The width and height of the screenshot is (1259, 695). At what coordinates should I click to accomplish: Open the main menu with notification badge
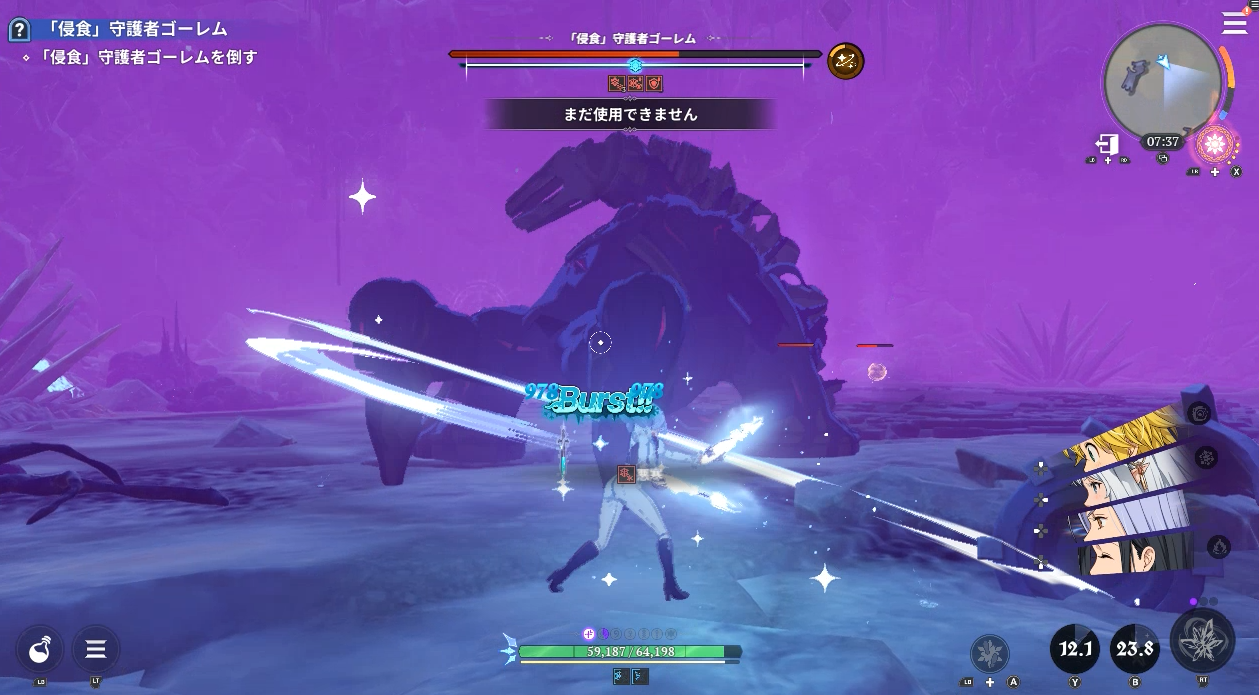point(1234,23)
